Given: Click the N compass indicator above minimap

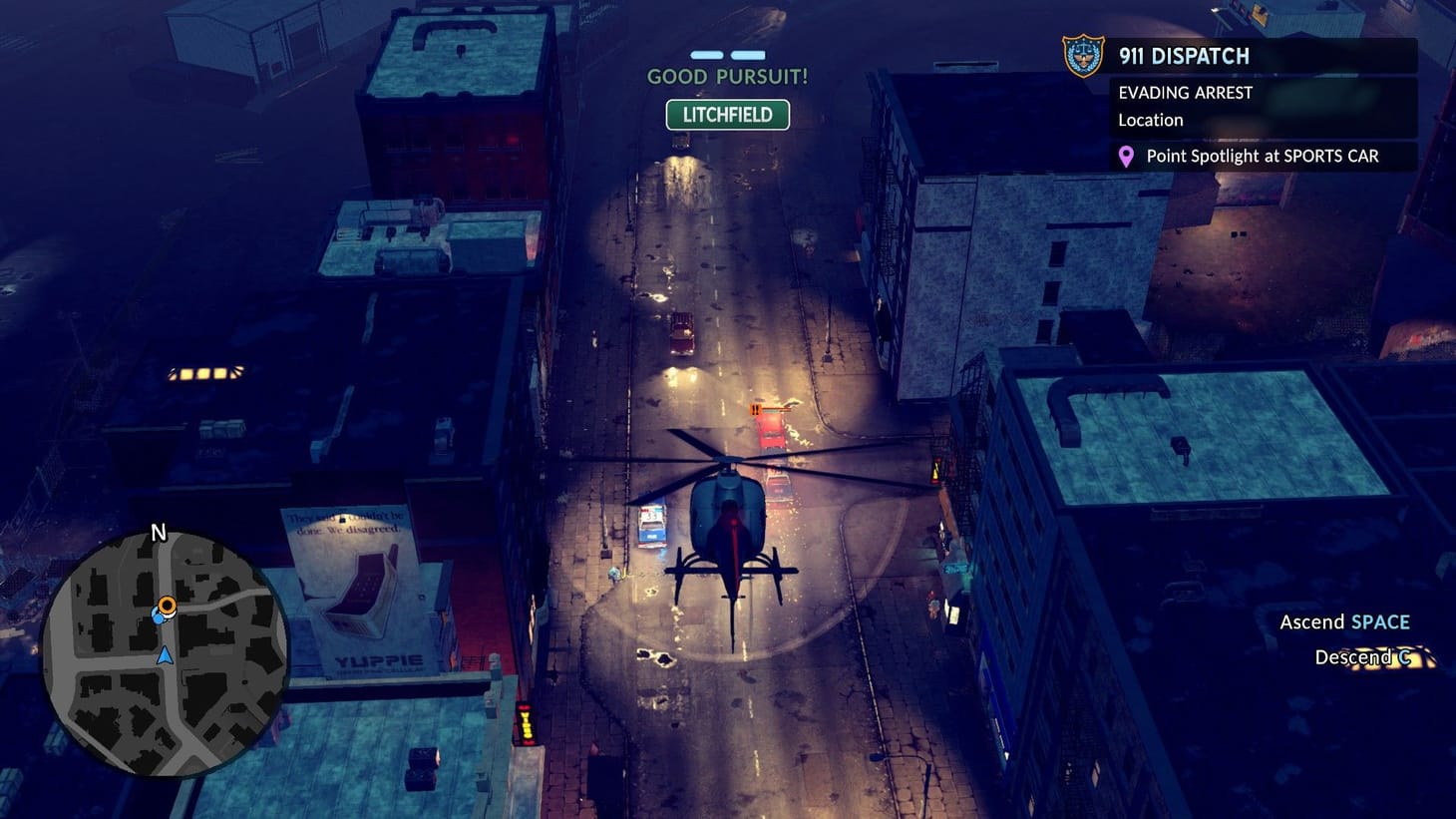Looking at the screenshot, I should tap(157, 533).
